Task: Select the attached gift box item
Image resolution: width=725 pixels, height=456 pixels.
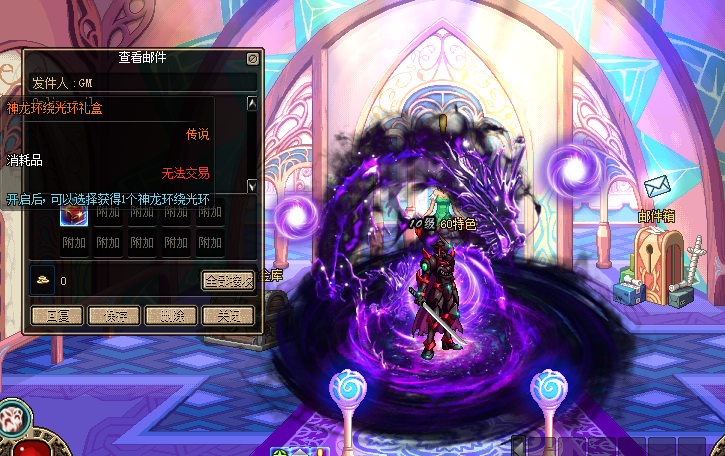Action: (x=73, y=213)
